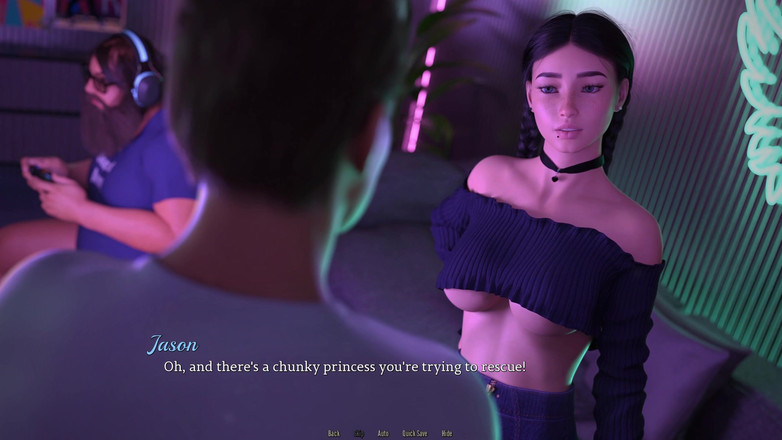Activate the Skip button
The image size is (782, 440).
(x=359, y=433)
